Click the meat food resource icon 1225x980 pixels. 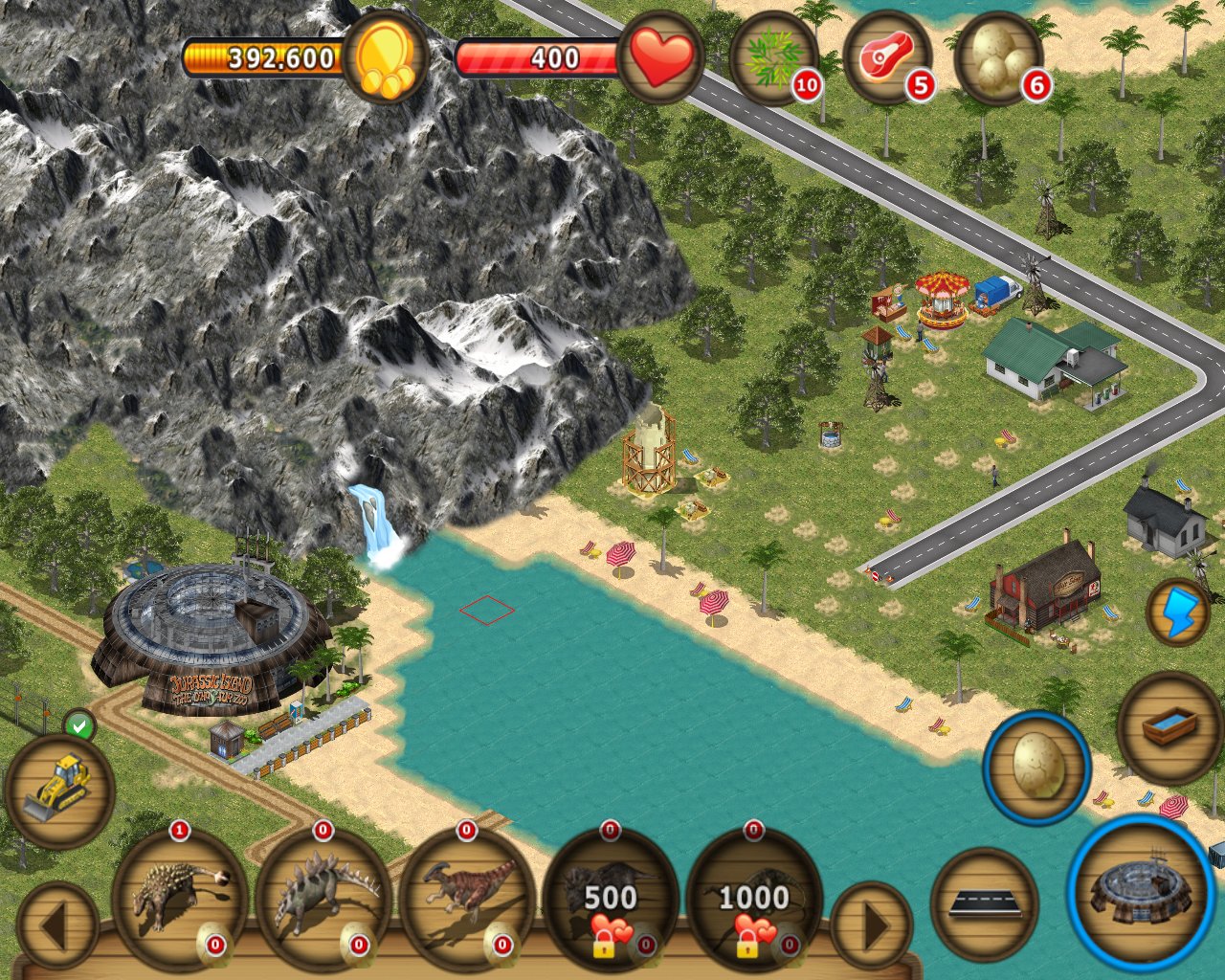click(x=887, y=58)
